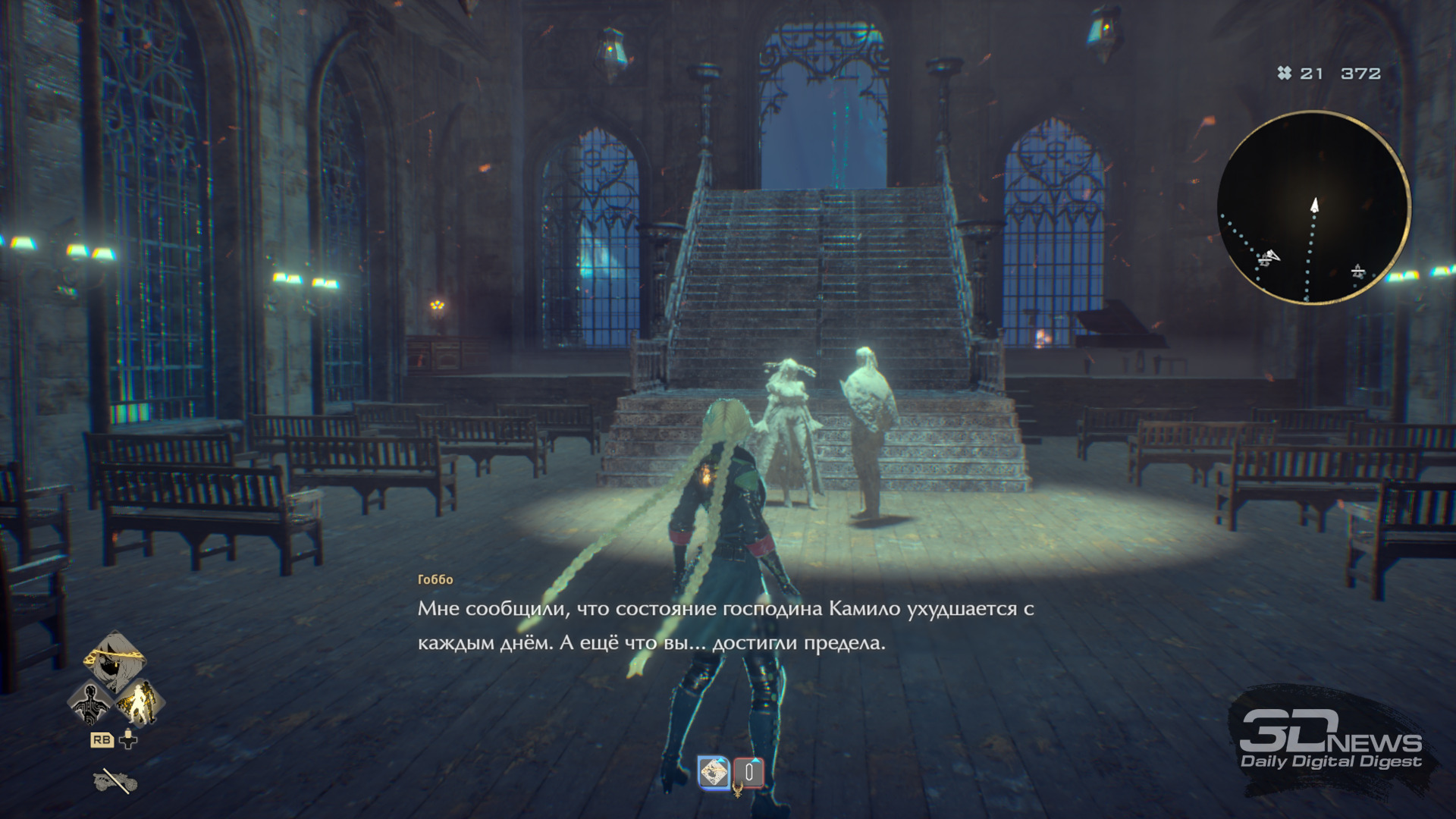Open the circular minimap
1456x819 pixels.
(1313, 208)
